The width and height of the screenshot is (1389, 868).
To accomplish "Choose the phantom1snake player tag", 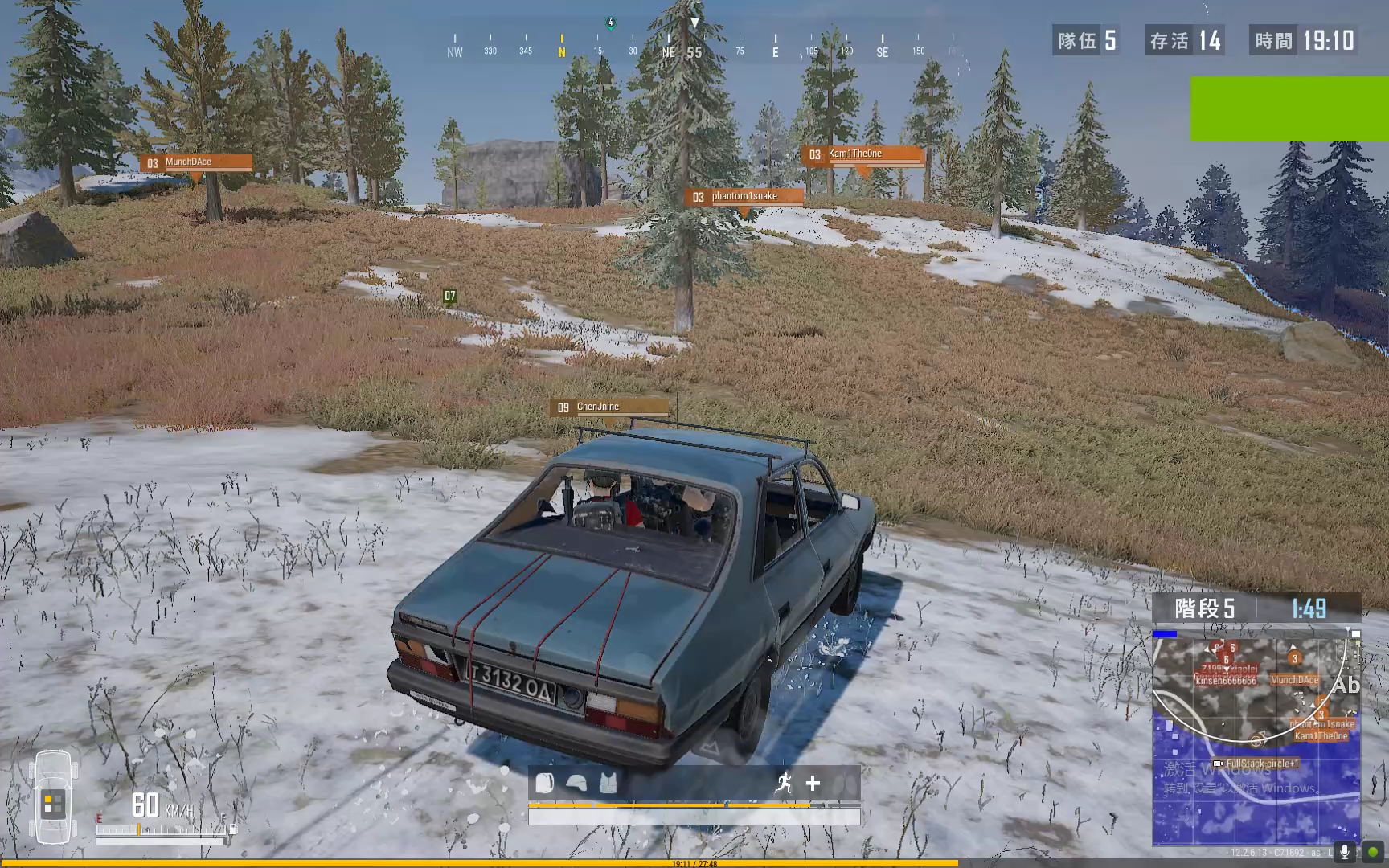I will click(x=744, y=197).
